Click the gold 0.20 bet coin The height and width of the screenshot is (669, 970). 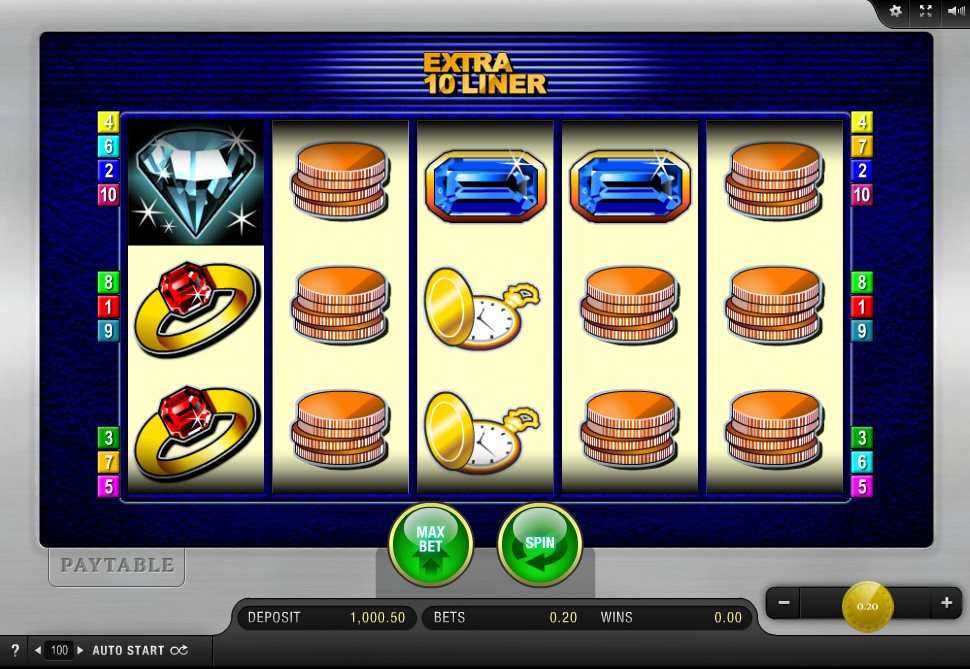click(867, 605)
